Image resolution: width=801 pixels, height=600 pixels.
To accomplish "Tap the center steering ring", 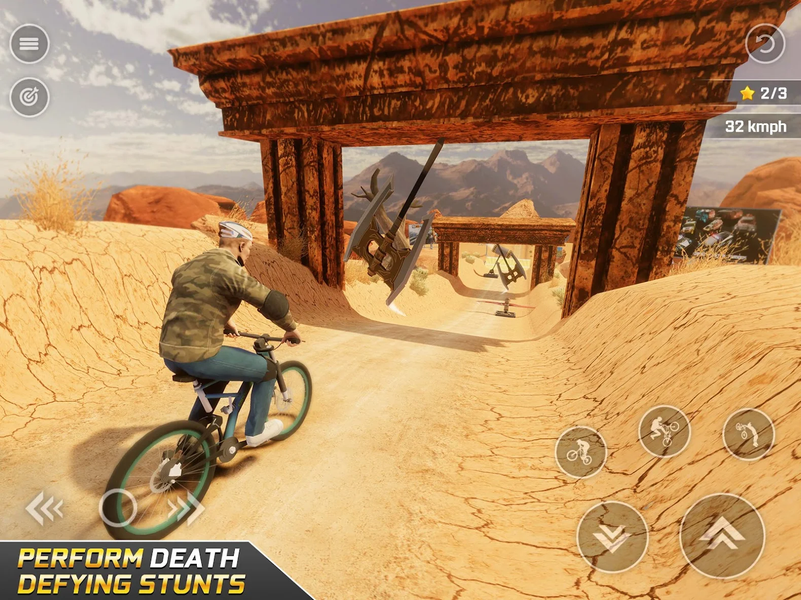I will (x=118, y=508).
